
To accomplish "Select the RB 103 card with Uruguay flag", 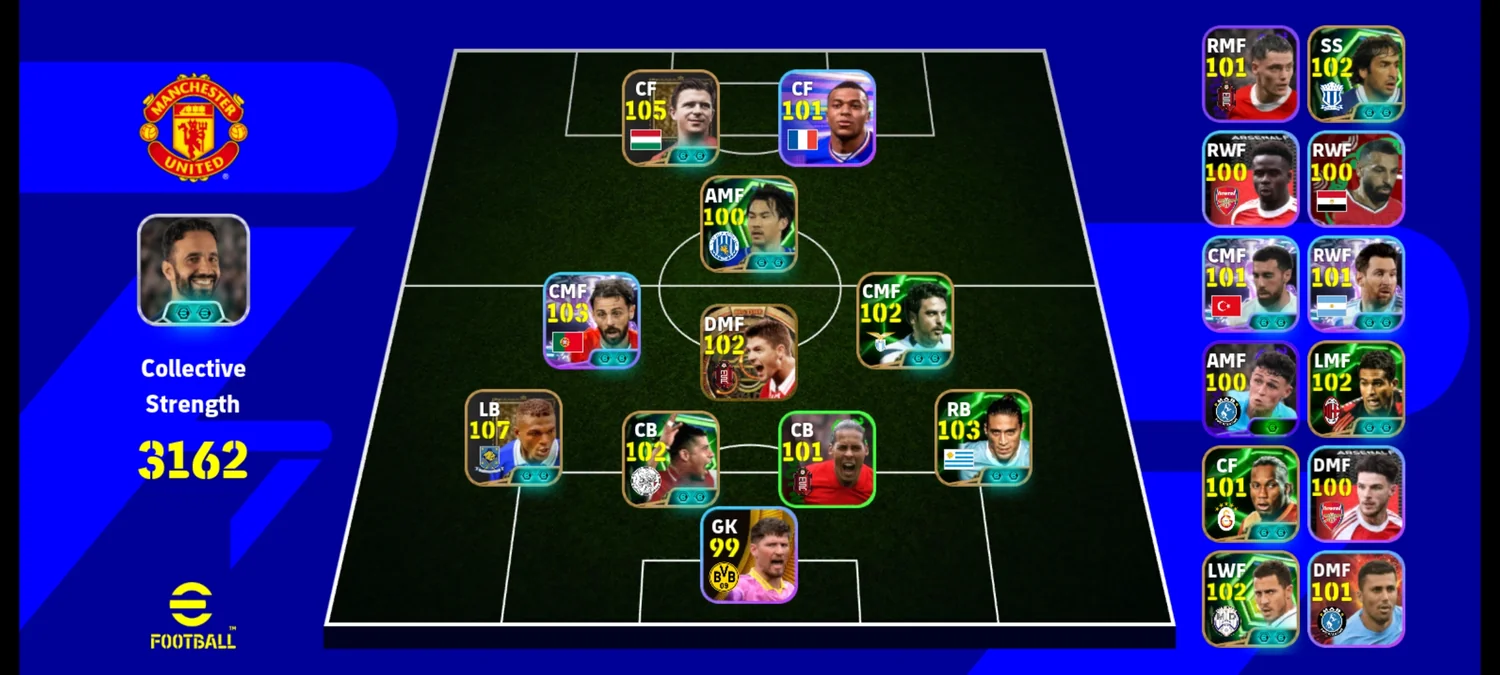I will 983,437.
